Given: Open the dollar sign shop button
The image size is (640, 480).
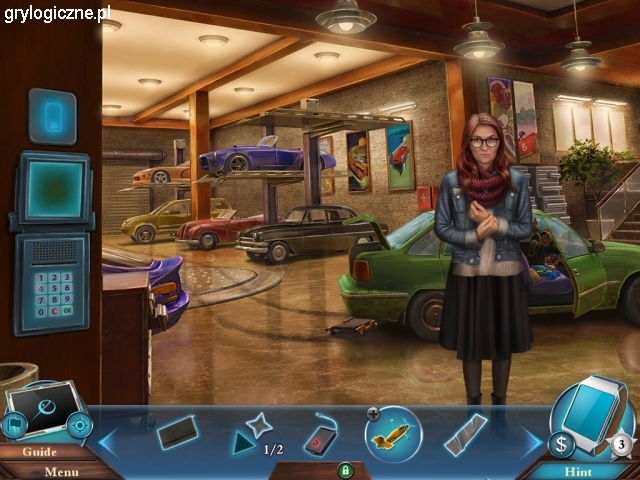Looking at the screenshot, I should pos(561,443).
